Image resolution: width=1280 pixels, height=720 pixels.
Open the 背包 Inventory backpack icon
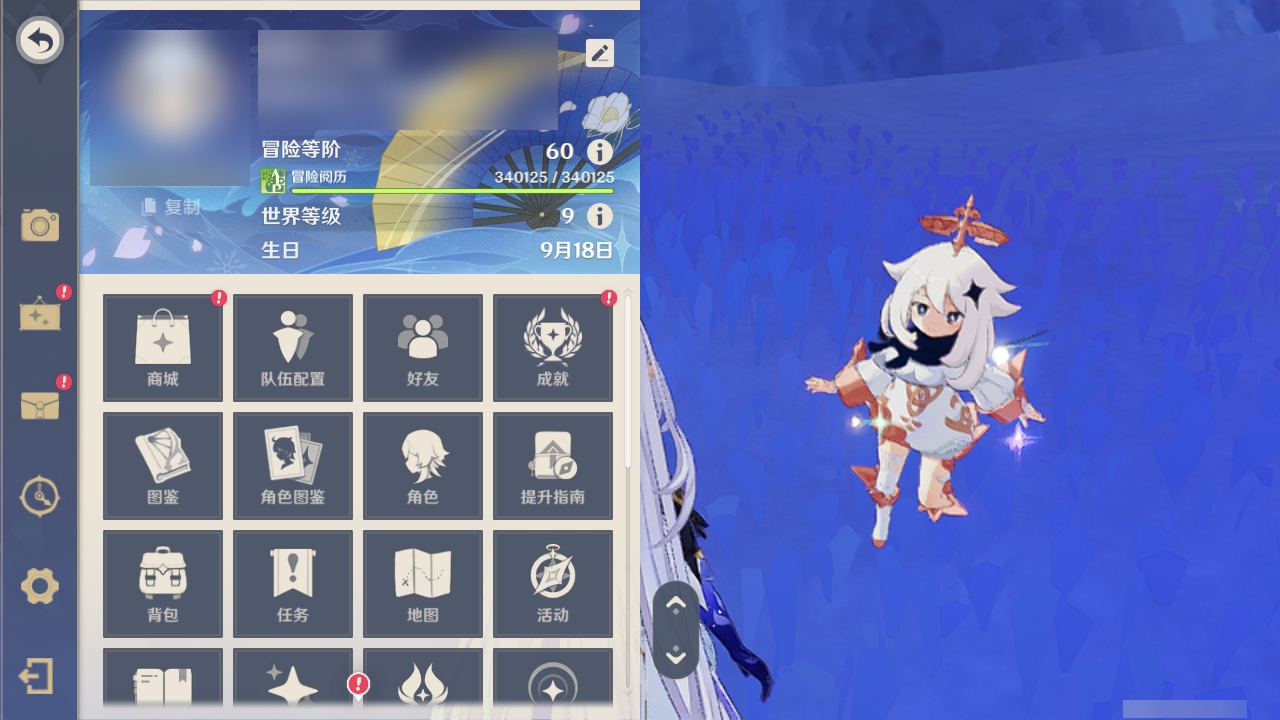tap(162, 583)
